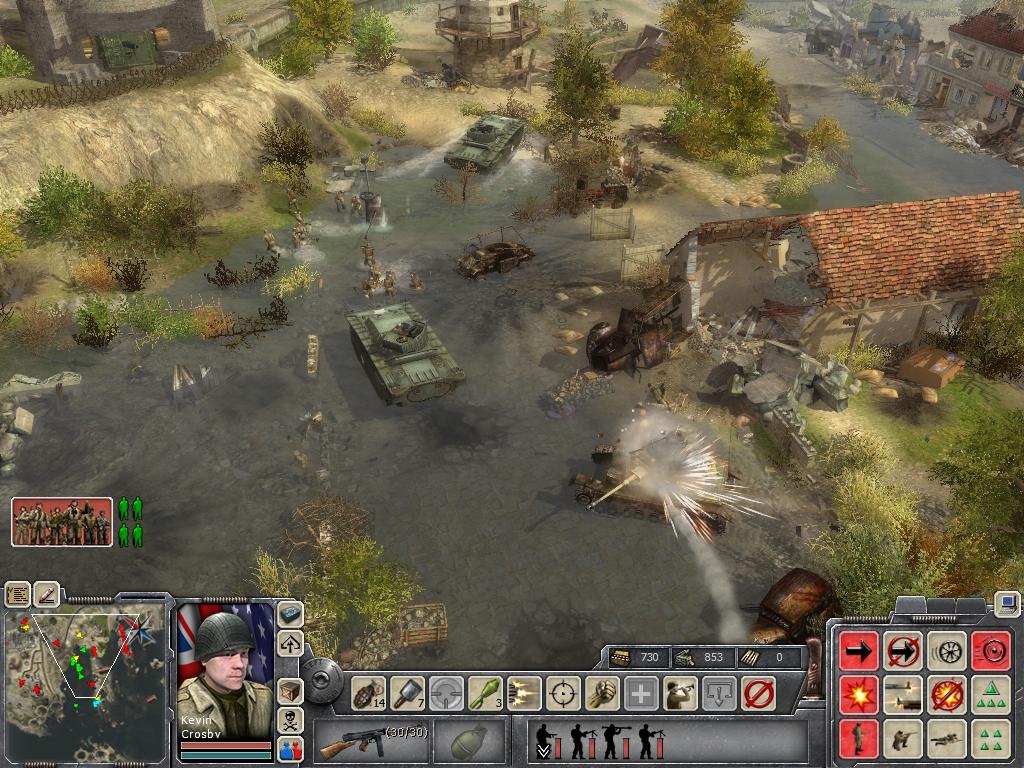The width and height of the screenshot is (1024, 768).
Task: Open the inventory crate button
Action: coord(290,690)
